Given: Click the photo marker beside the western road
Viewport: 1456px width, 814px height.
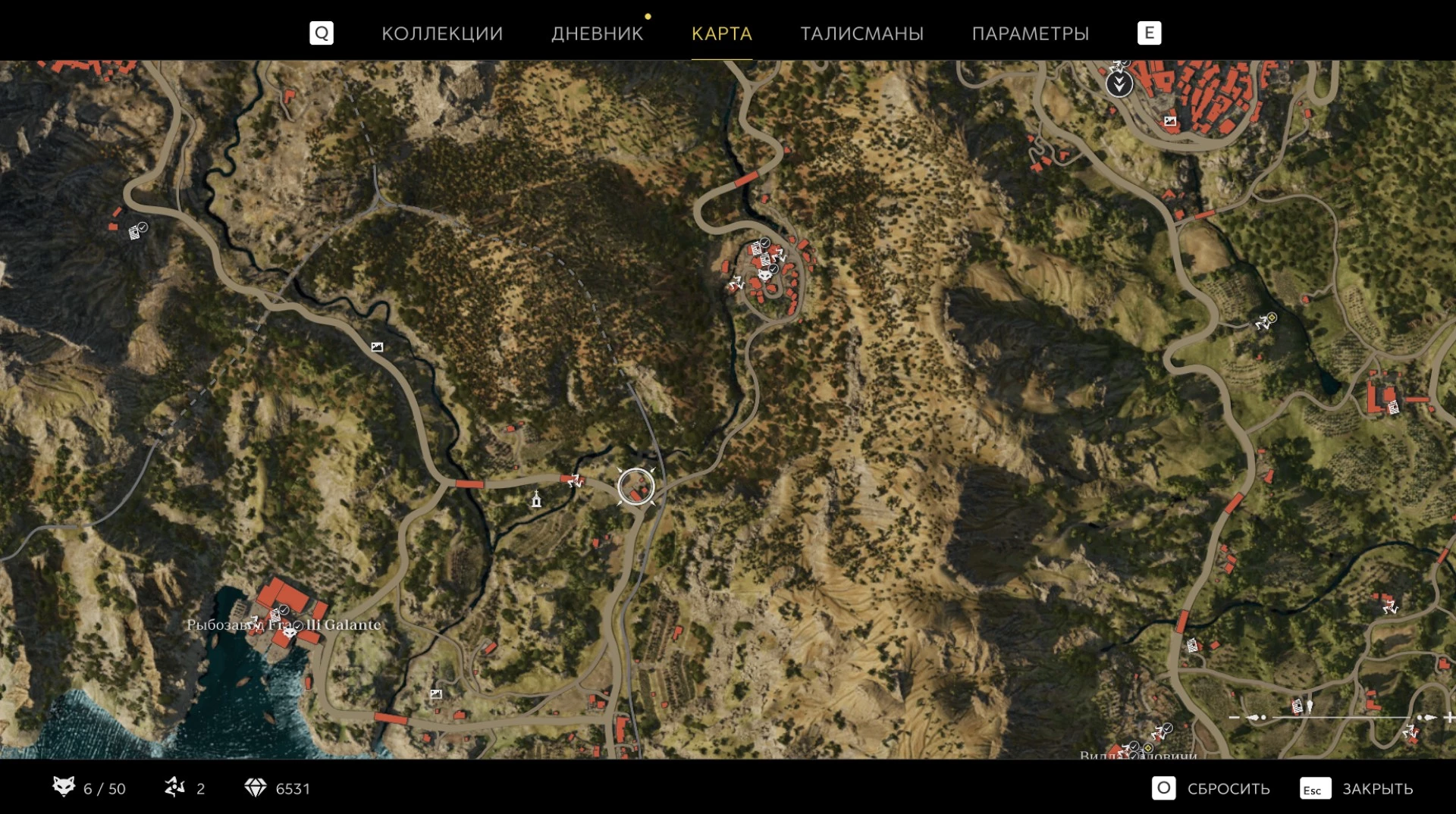Looking at the screenshot, I should pyautogui.click(x=377, y=347).
